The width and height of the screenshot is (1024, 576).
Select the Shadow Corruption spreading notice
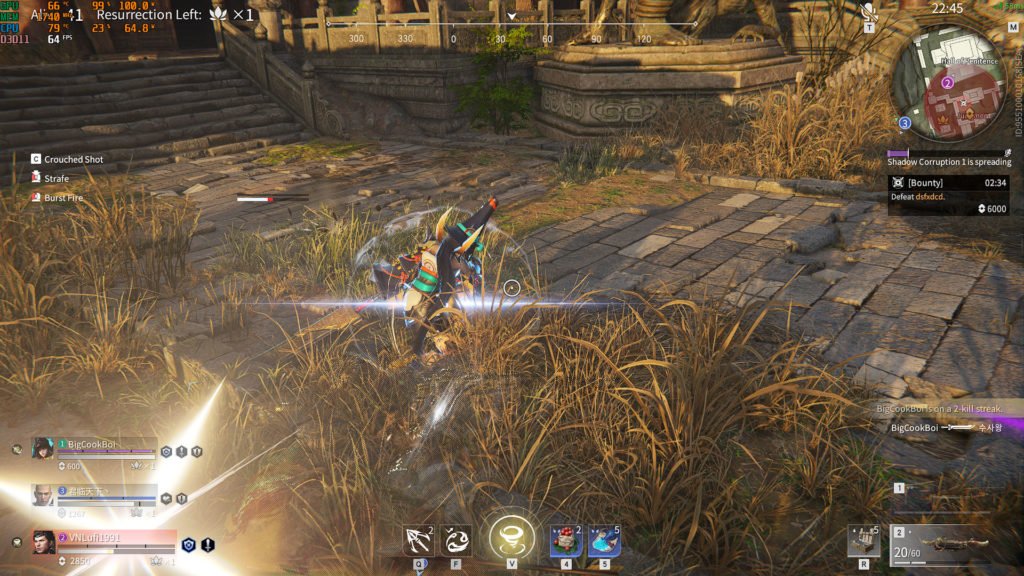pos(949,161)
